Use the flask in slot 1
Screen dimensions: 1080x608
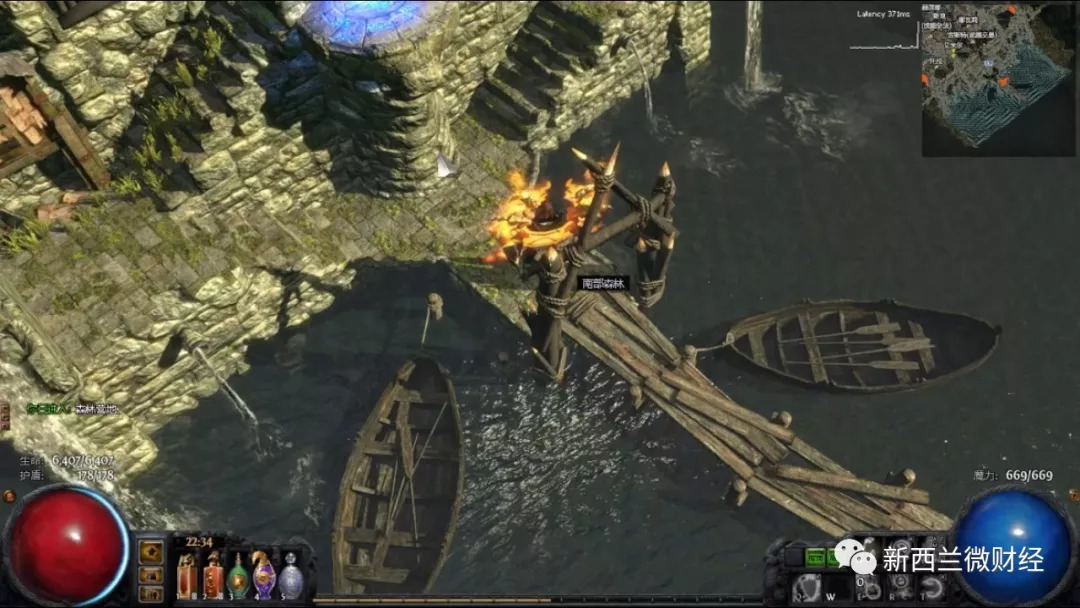pos(187,575)
